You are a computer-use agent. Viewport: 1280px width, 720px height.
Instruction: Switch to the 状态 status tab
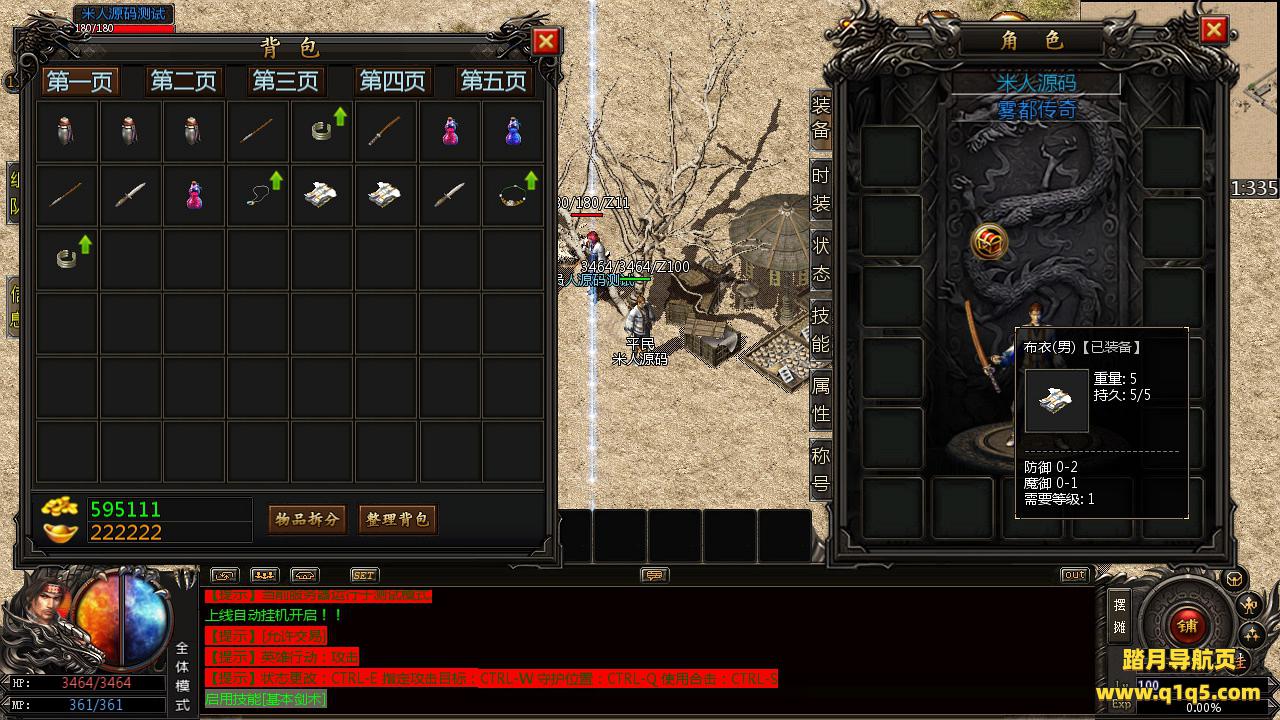click(x=821, y=259)
